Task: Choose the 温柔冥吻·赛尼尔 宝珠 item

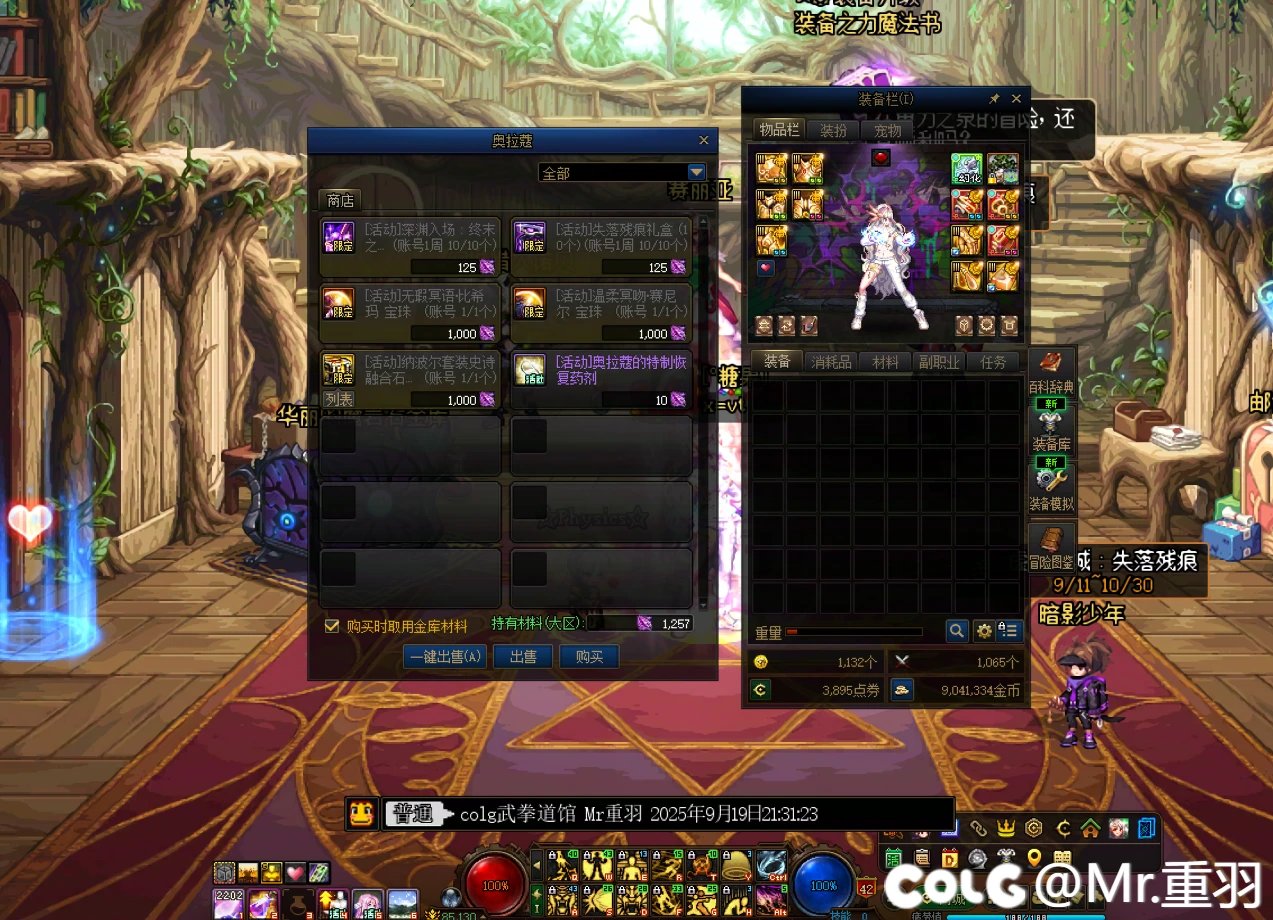Action: pyautogui.click(x=600, y=312)
